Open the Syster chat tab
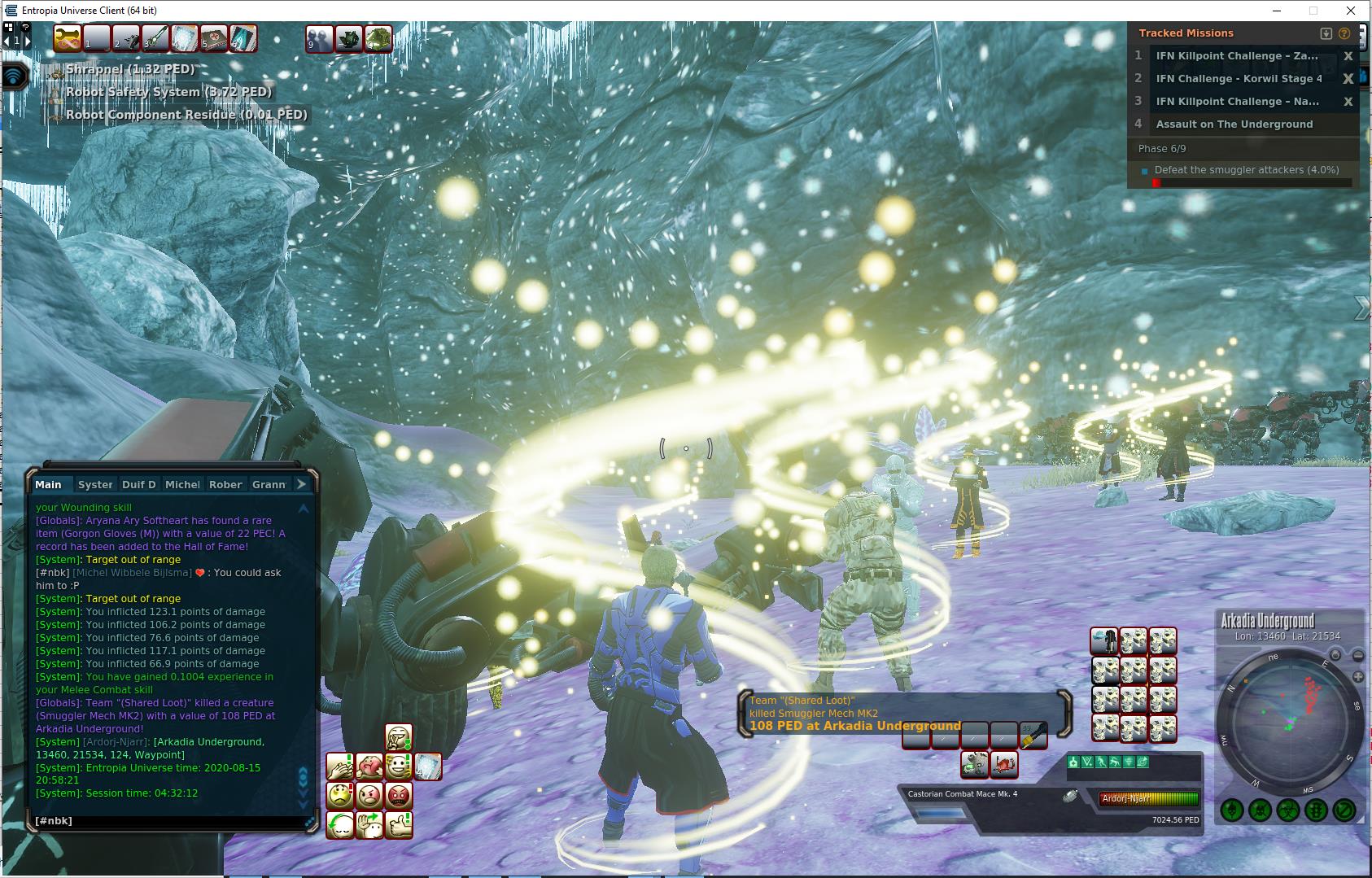 (x=95, y=484)
